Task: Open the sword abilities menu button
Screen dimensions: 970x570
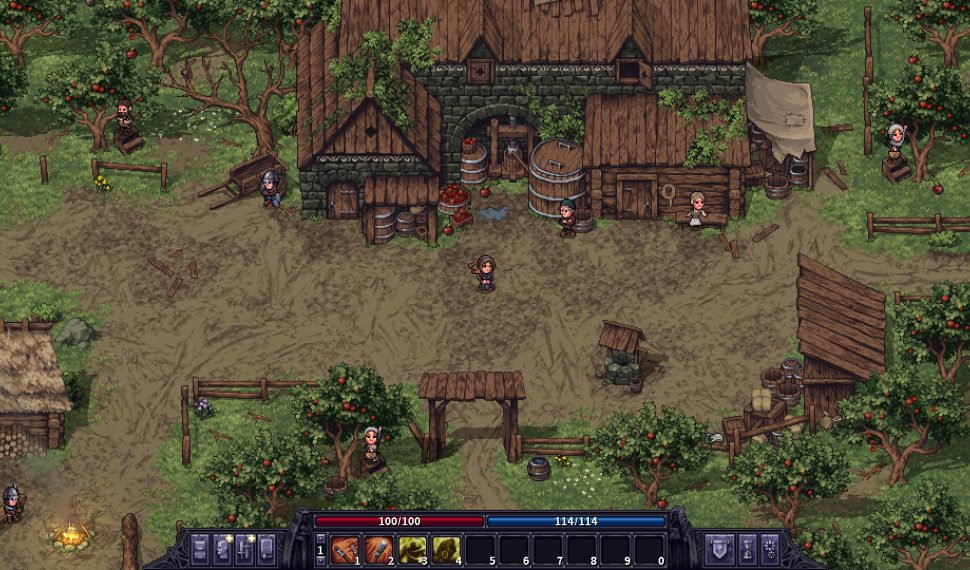Action: click(245, 549)
